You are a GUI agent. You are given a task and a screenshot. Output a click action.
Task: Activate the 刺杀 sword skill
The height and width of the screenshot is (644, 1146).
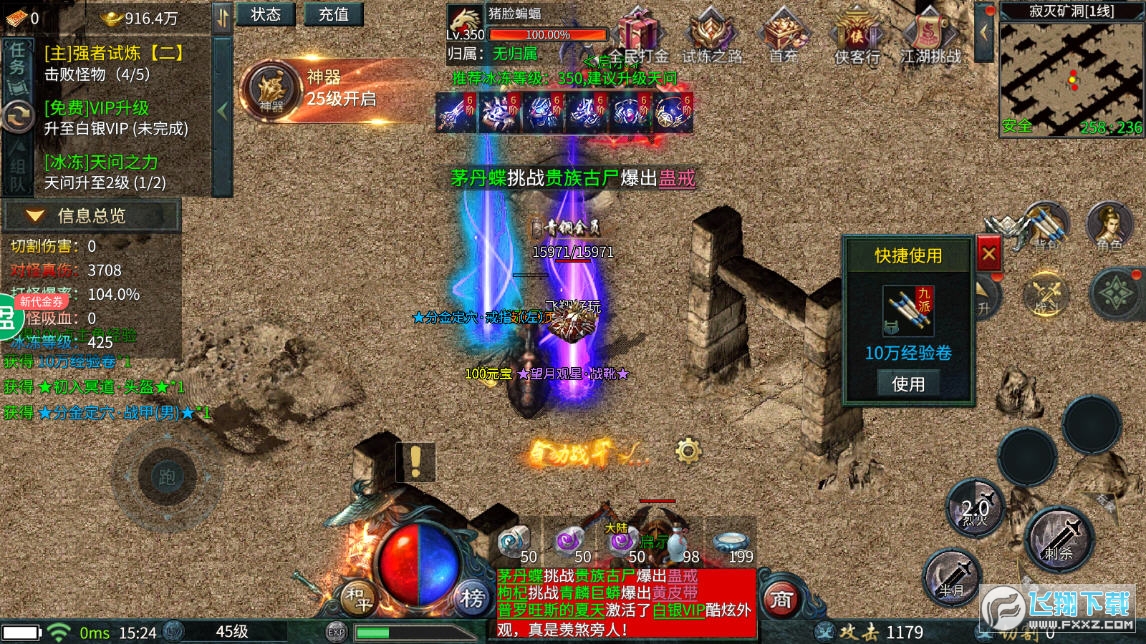1059,540
